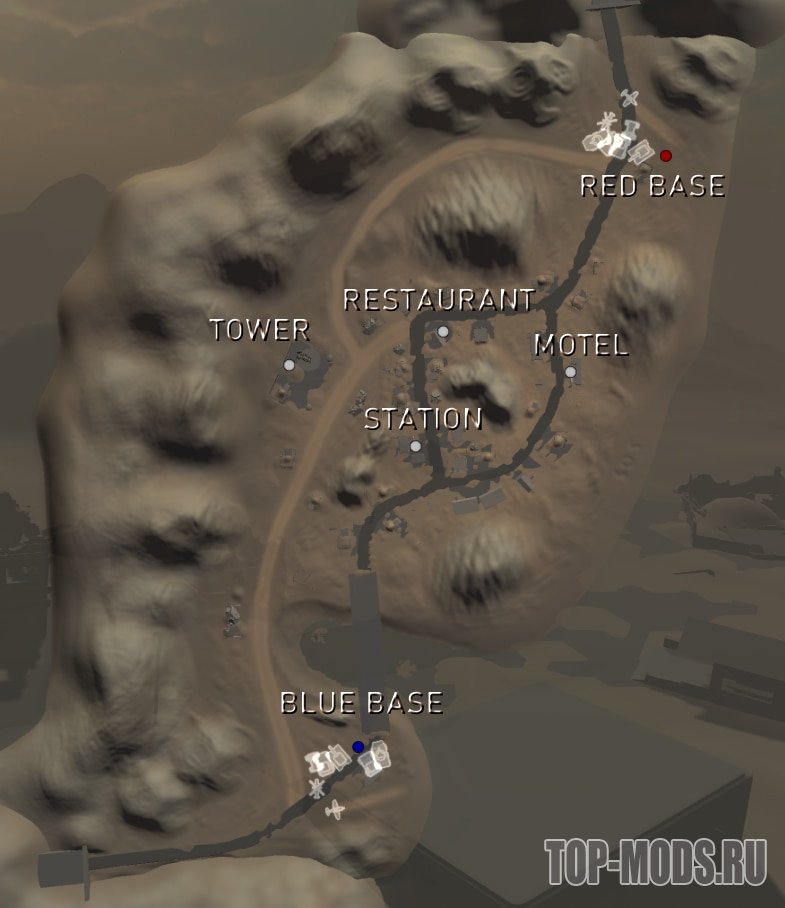Select the Blue Base spawn point marker
This screenshot has height=908, width=785.
[358, 747]
